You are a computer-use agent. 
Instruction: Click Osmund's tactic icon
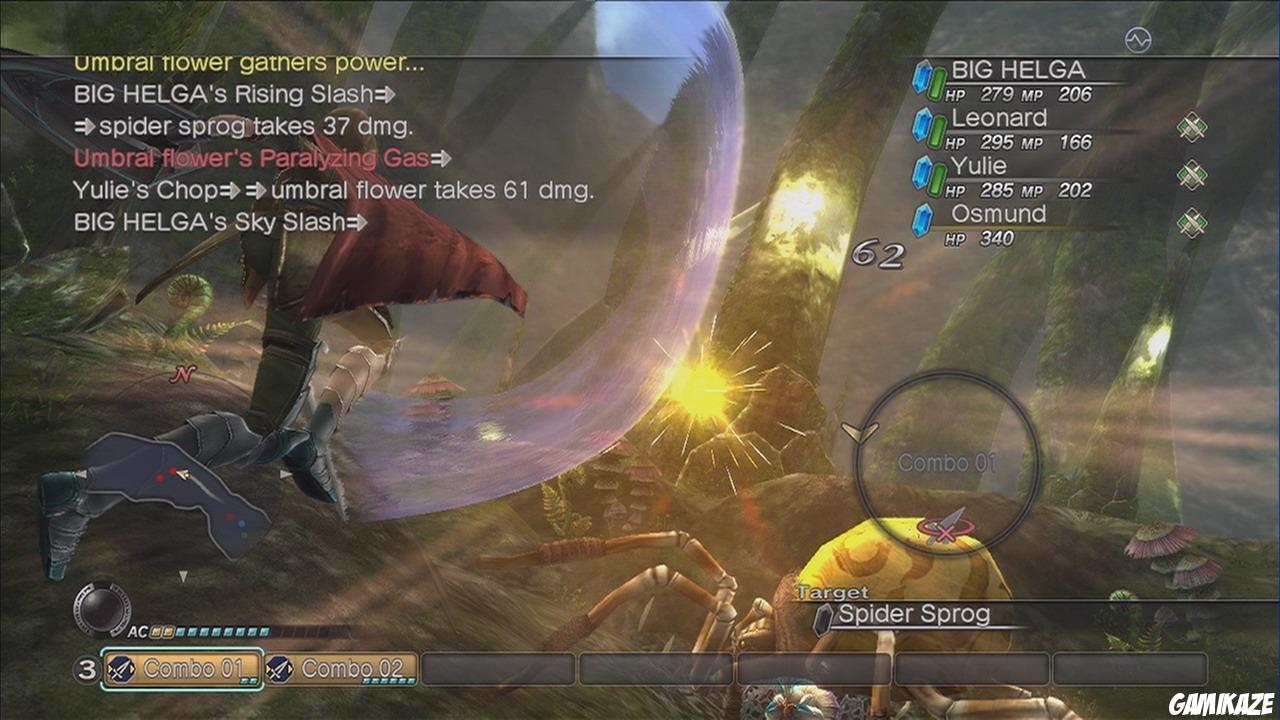(x=1191, y=222)
